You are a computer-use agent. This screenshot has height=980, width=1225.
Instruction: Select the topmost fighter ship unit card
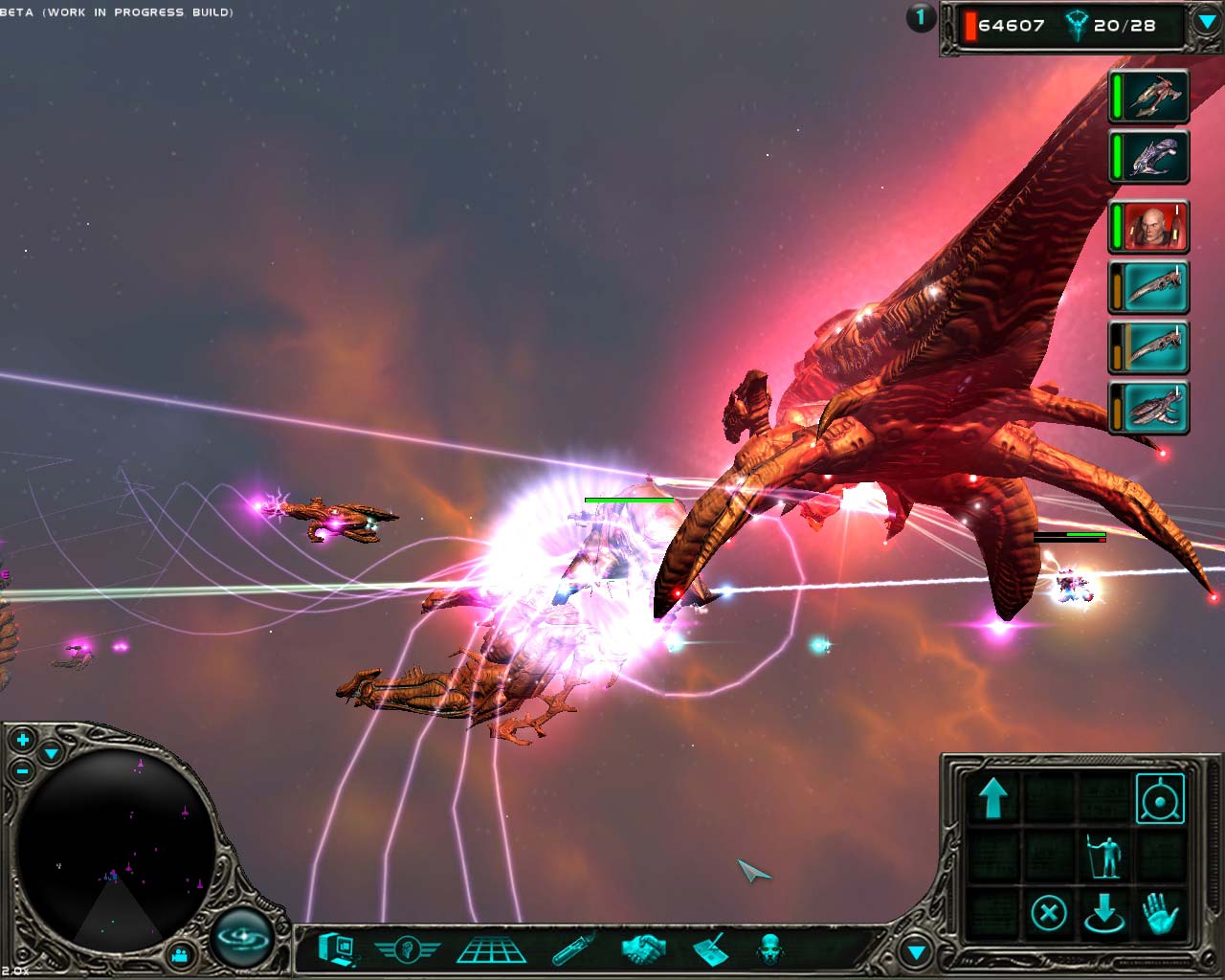point(1149,96)
